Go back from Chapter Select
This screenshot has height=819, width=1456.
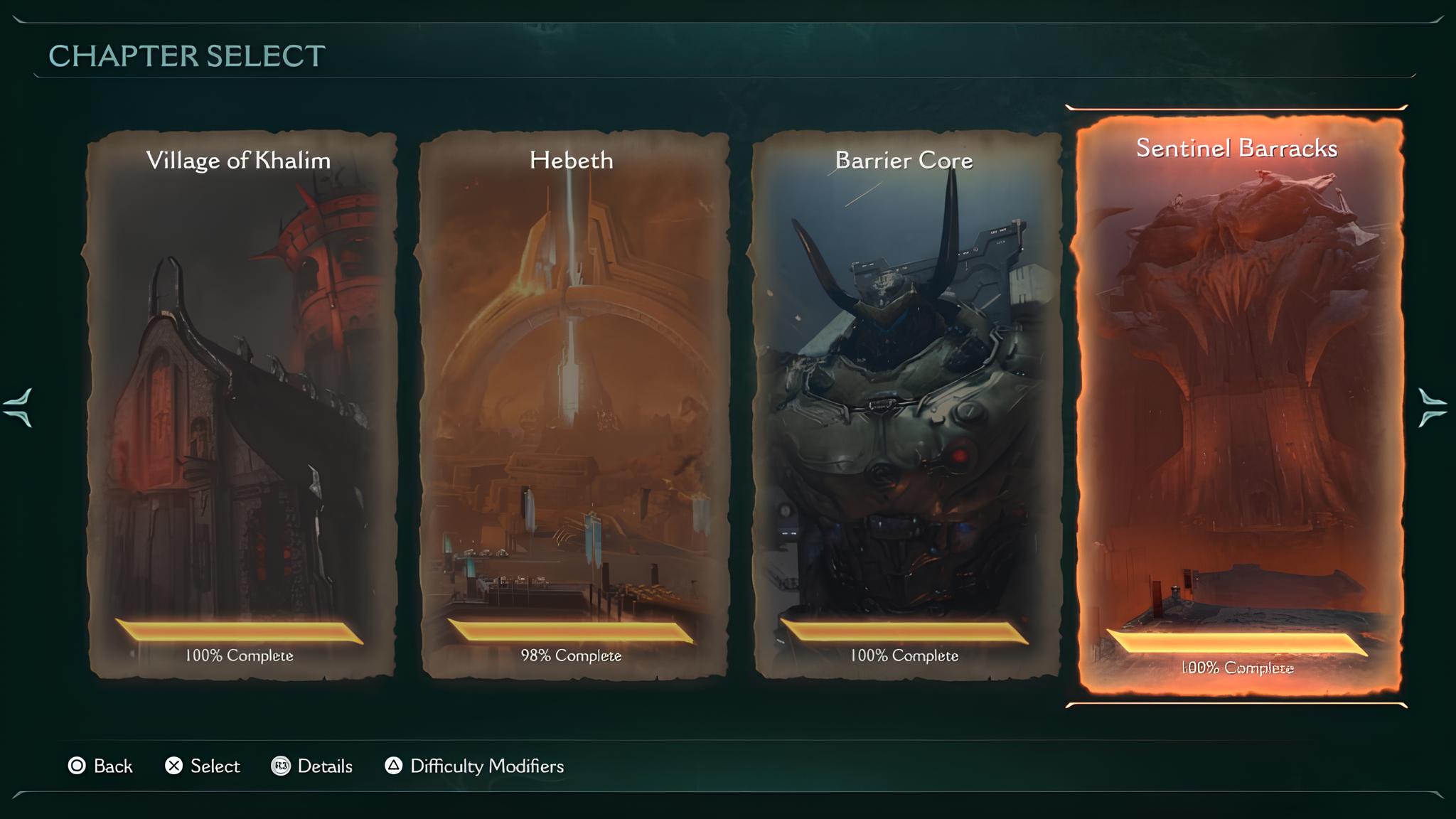pyautogui.click(x=100, y=766)
